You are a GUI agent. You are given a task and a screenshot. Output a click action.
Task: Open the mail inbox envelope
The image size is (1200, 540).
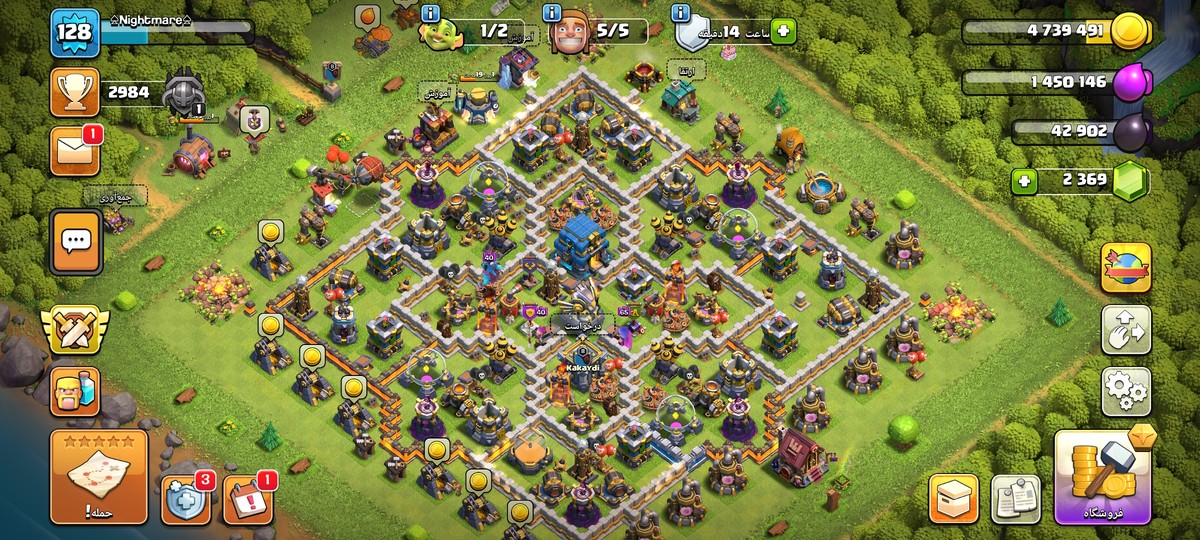click(75, 151)
